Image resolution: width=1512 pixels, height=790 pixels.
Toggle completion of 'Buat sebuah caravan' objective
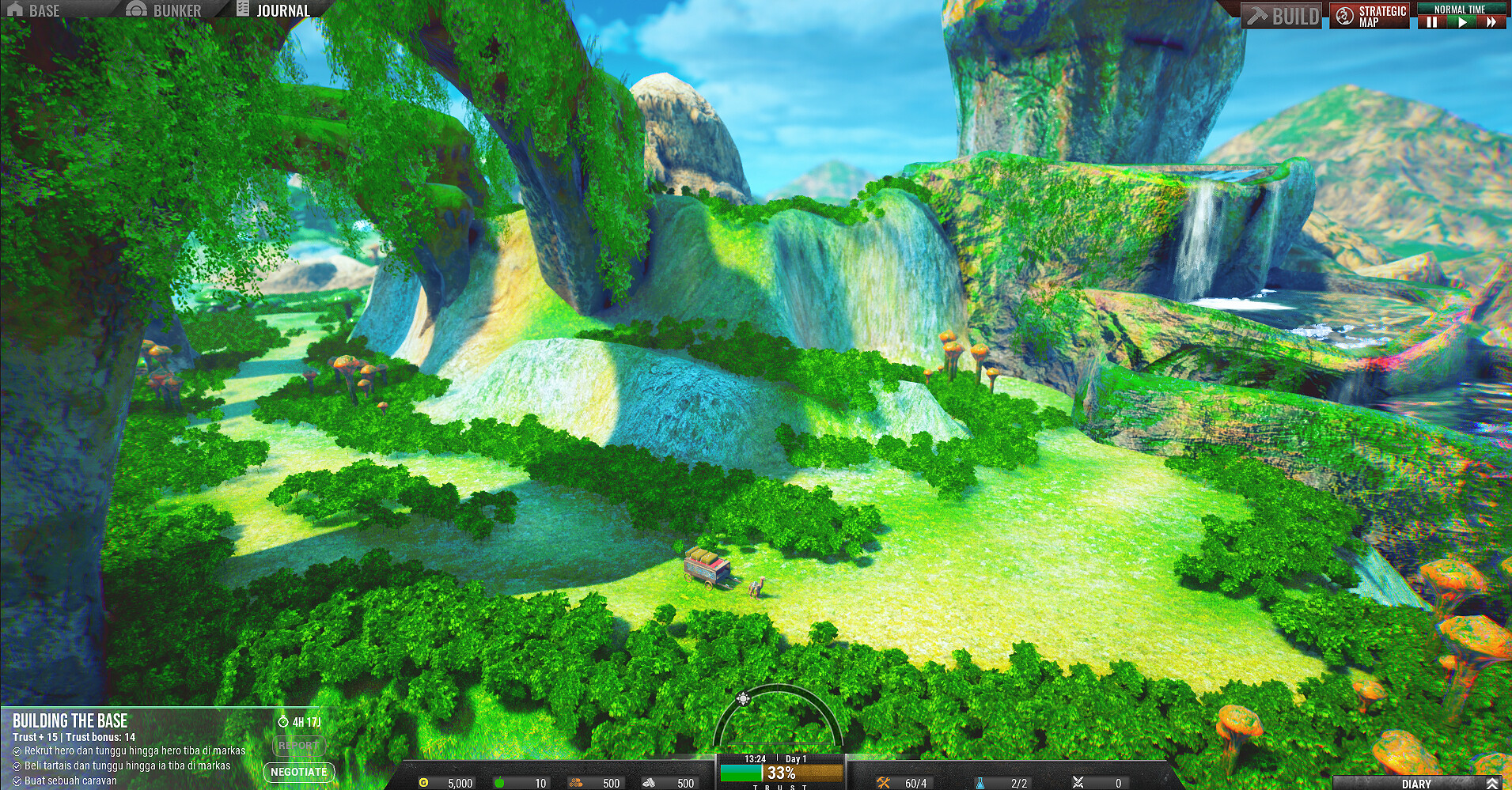point(16,781)
